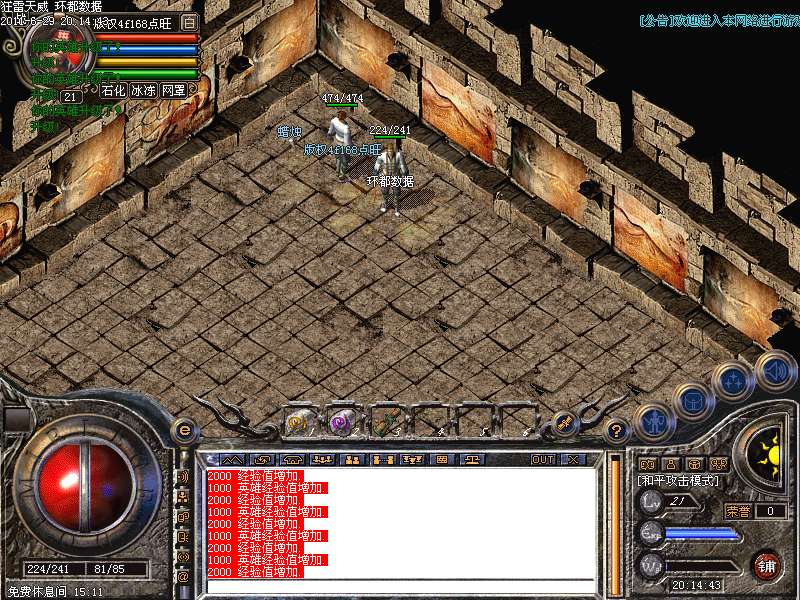Open the 铺 shop button

pos(766,565)
